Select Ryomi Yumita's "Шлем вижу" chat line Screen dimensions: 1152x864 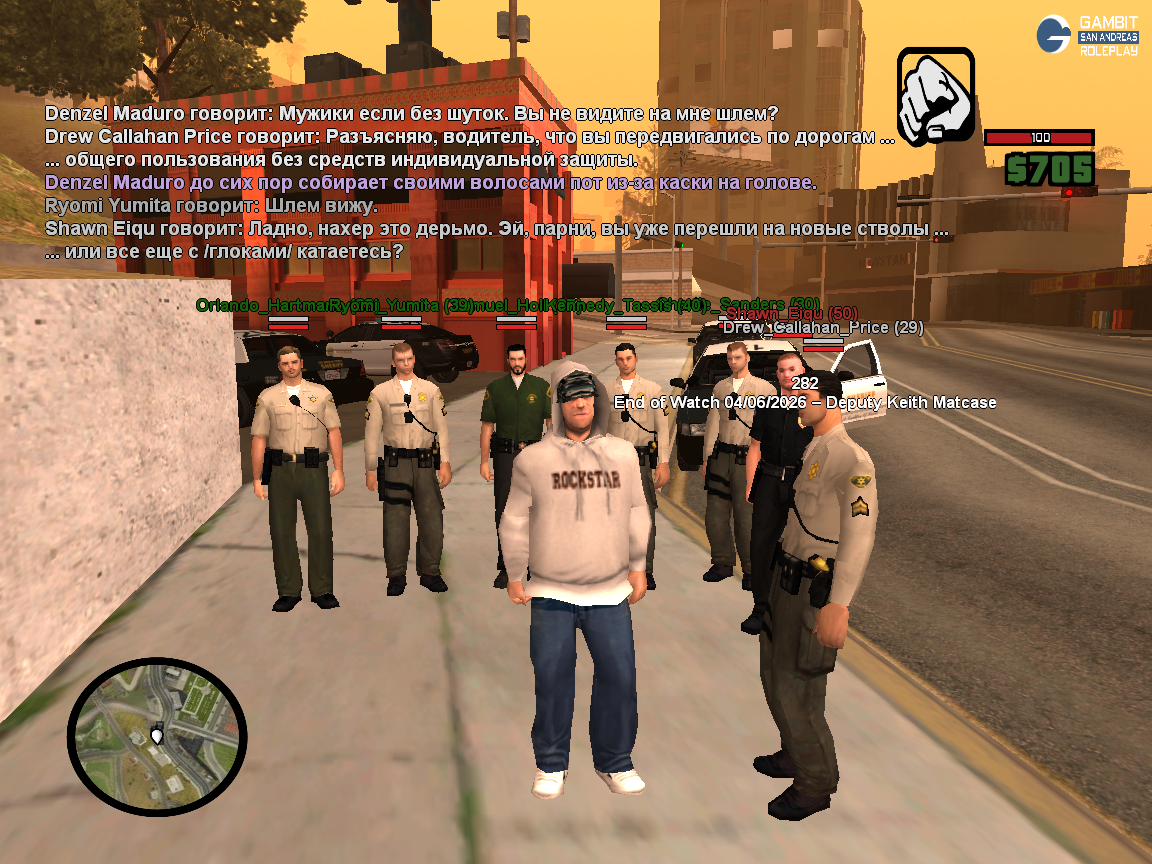pyautogui.click(x=212, y=206)
